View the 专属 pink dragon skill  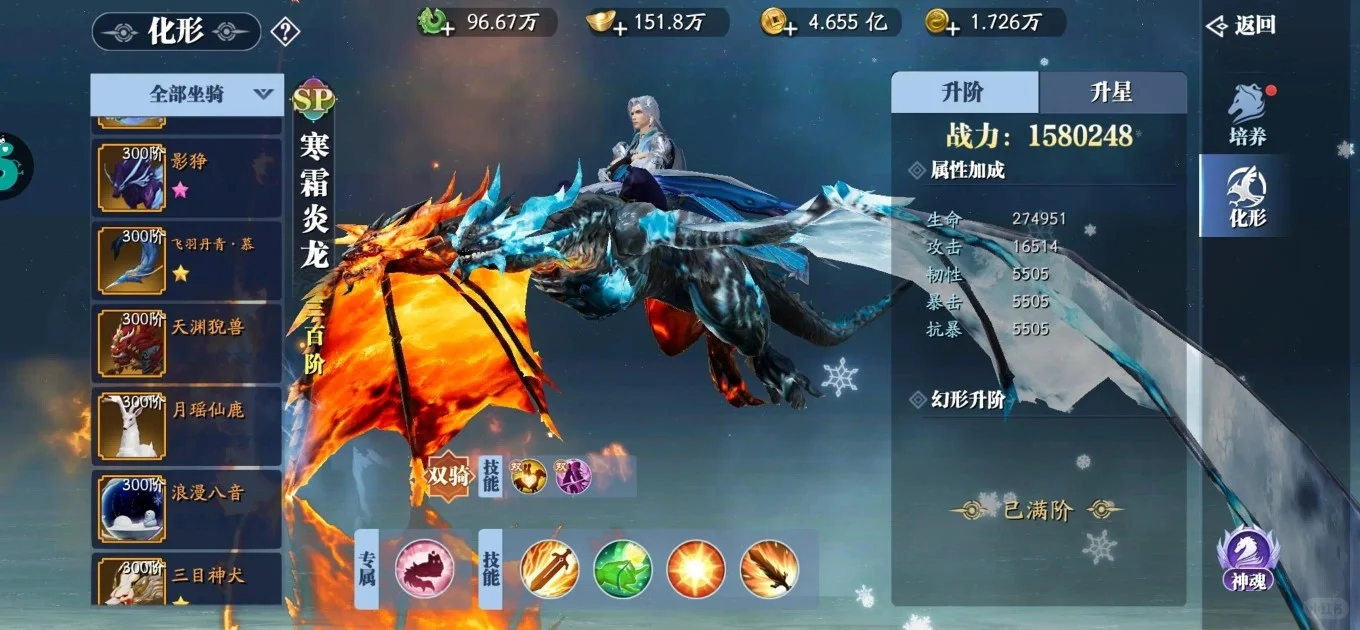click(425, 569)
